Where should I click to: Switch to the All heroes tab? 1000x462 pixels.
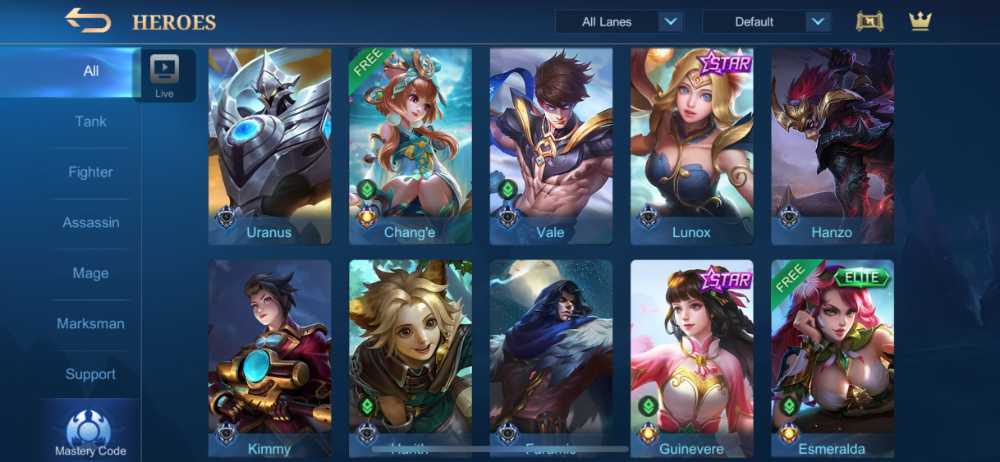click(x=91, y=71)
